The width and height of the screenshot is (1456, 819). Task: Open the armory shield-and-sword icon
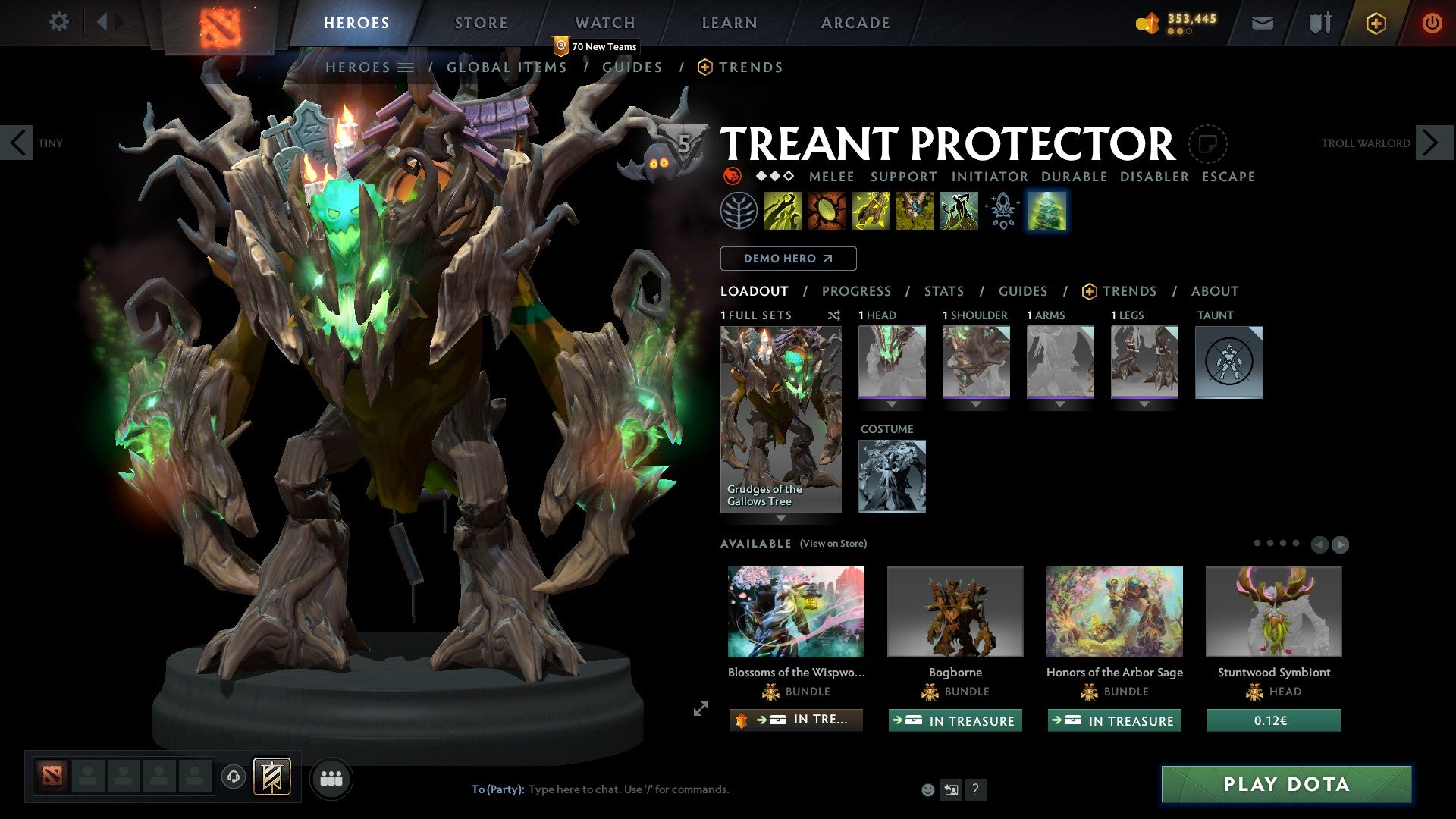point(1318,23)
